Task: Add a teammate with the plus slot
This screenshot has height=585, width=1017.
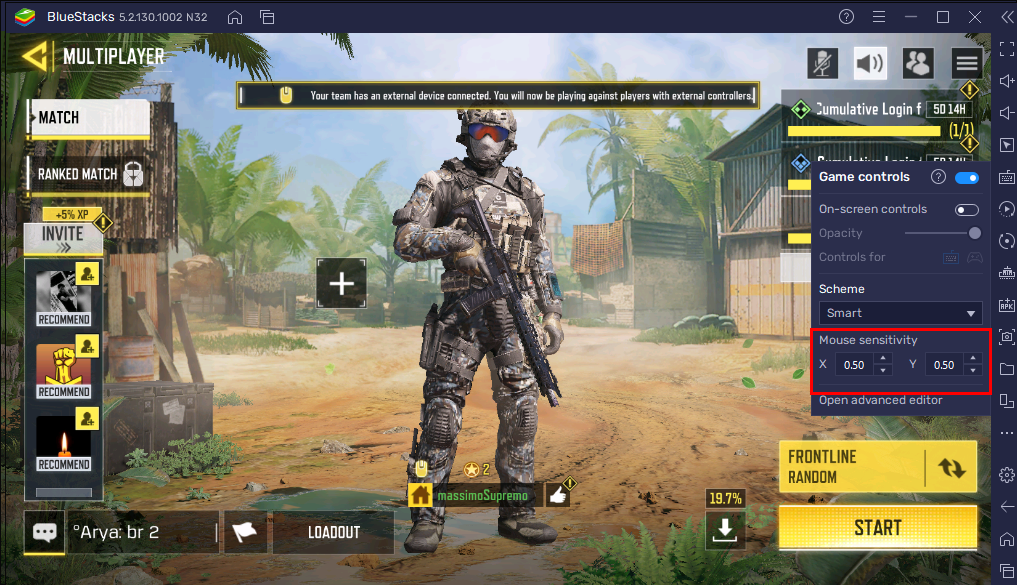Action: click(342, 283)
